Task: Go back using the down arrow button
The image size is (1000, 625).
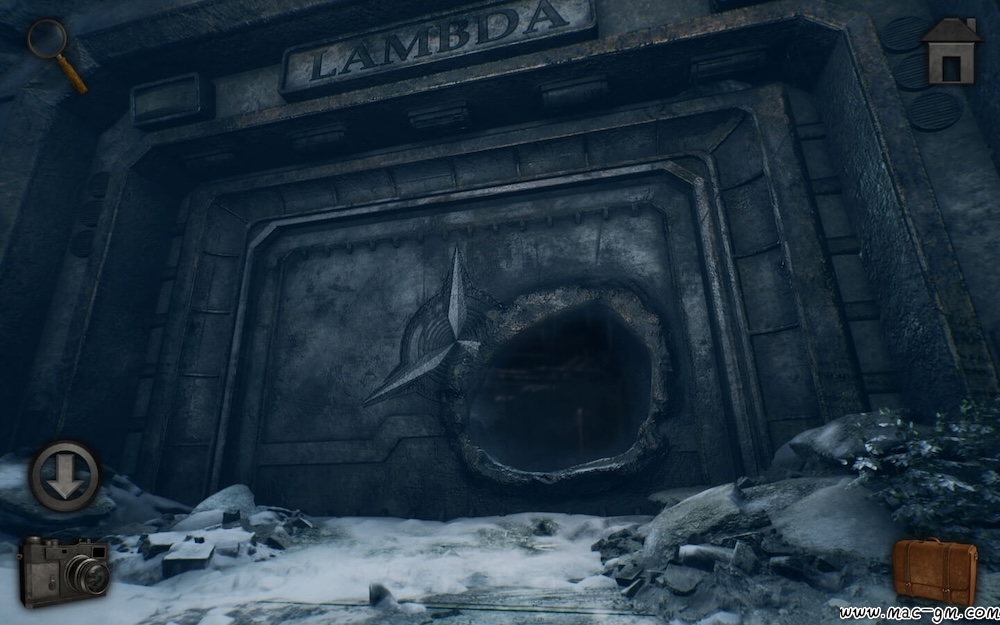Action: click(x=65, y=477)
